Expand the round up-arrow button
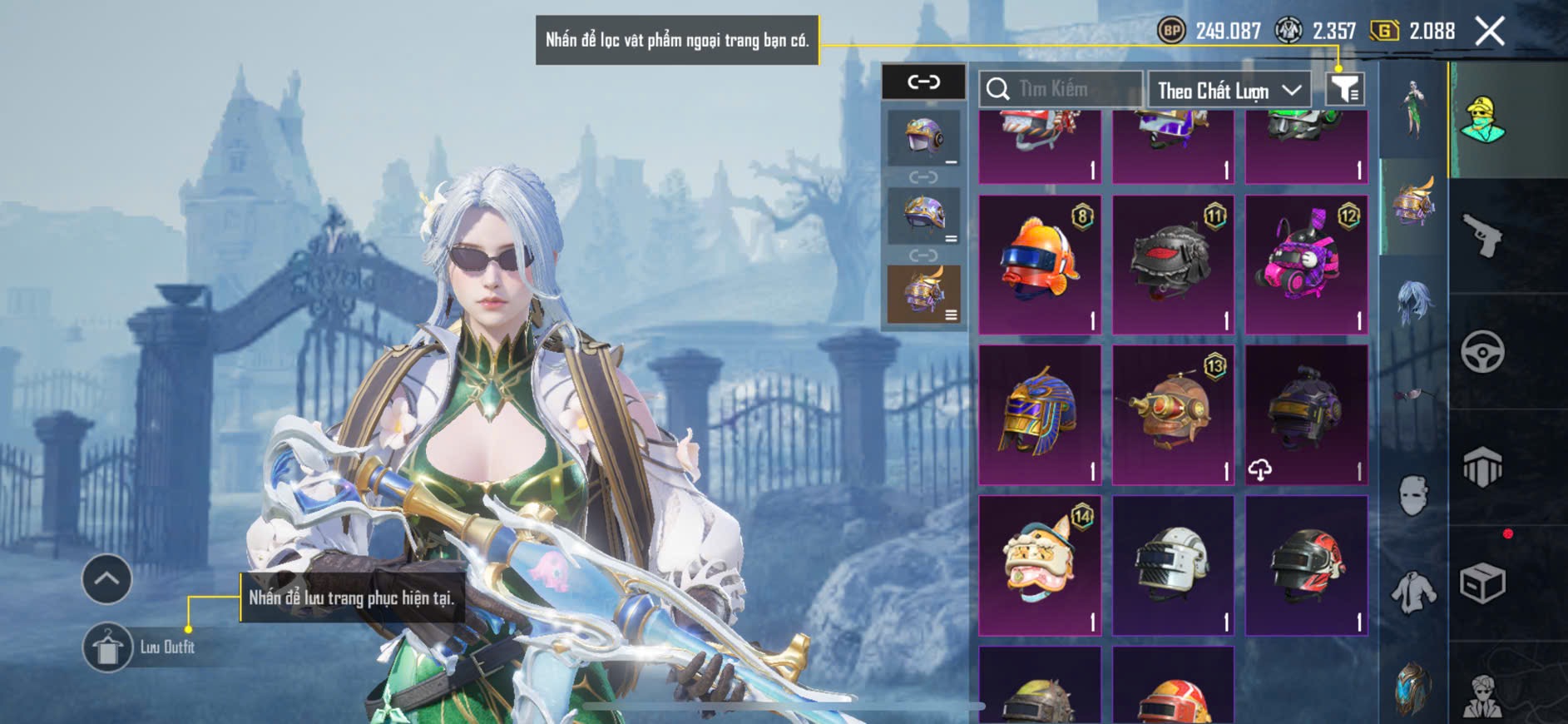Viewport: 1568px width, 724px height. 106,578
